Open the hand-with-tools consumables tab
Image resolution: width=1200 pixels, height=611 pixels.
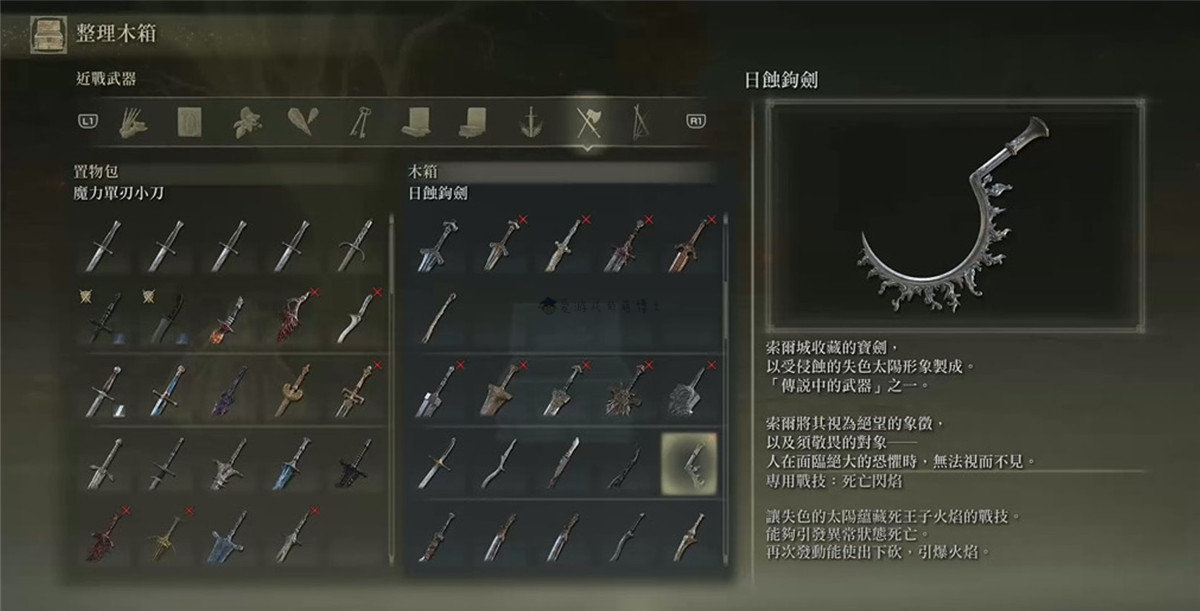coord(132,122)
